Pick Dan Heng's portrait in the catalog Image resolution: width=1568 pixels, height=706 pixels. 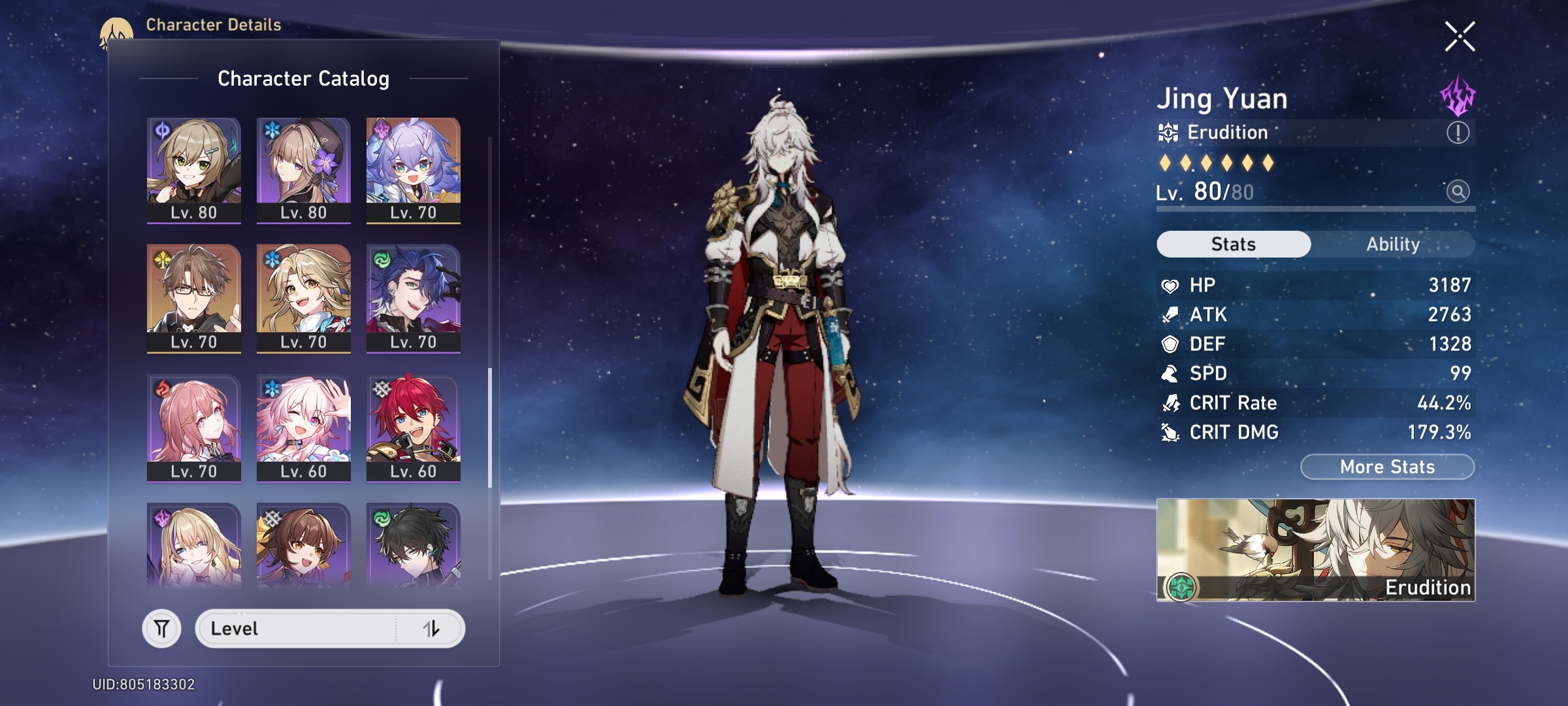click(x=414, y=545)
